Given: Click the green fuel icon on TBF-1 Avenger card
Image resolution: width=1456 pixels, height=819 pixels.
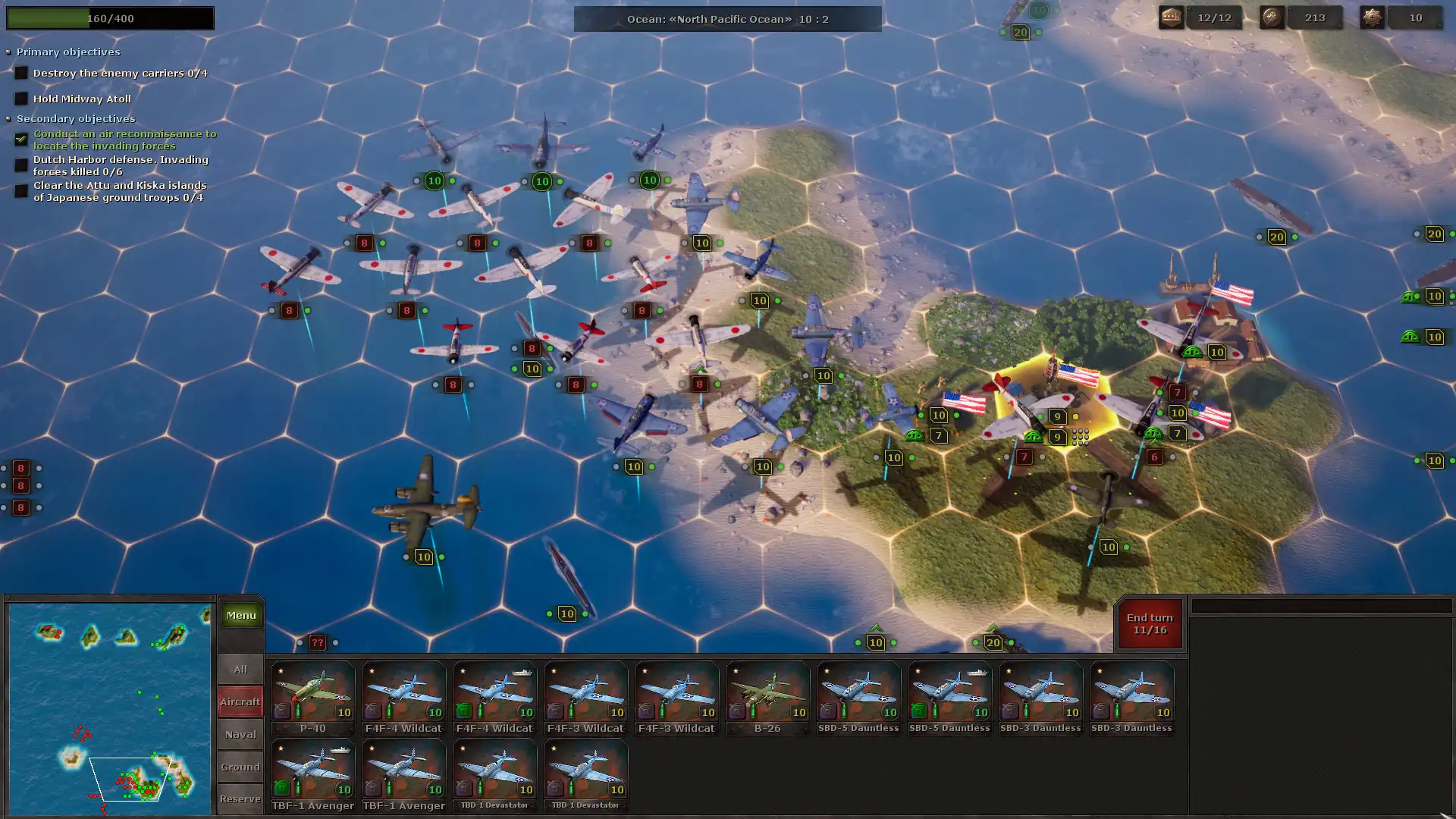Looking at the screenshot, I should pyautogui.click(x=281, y=787).
